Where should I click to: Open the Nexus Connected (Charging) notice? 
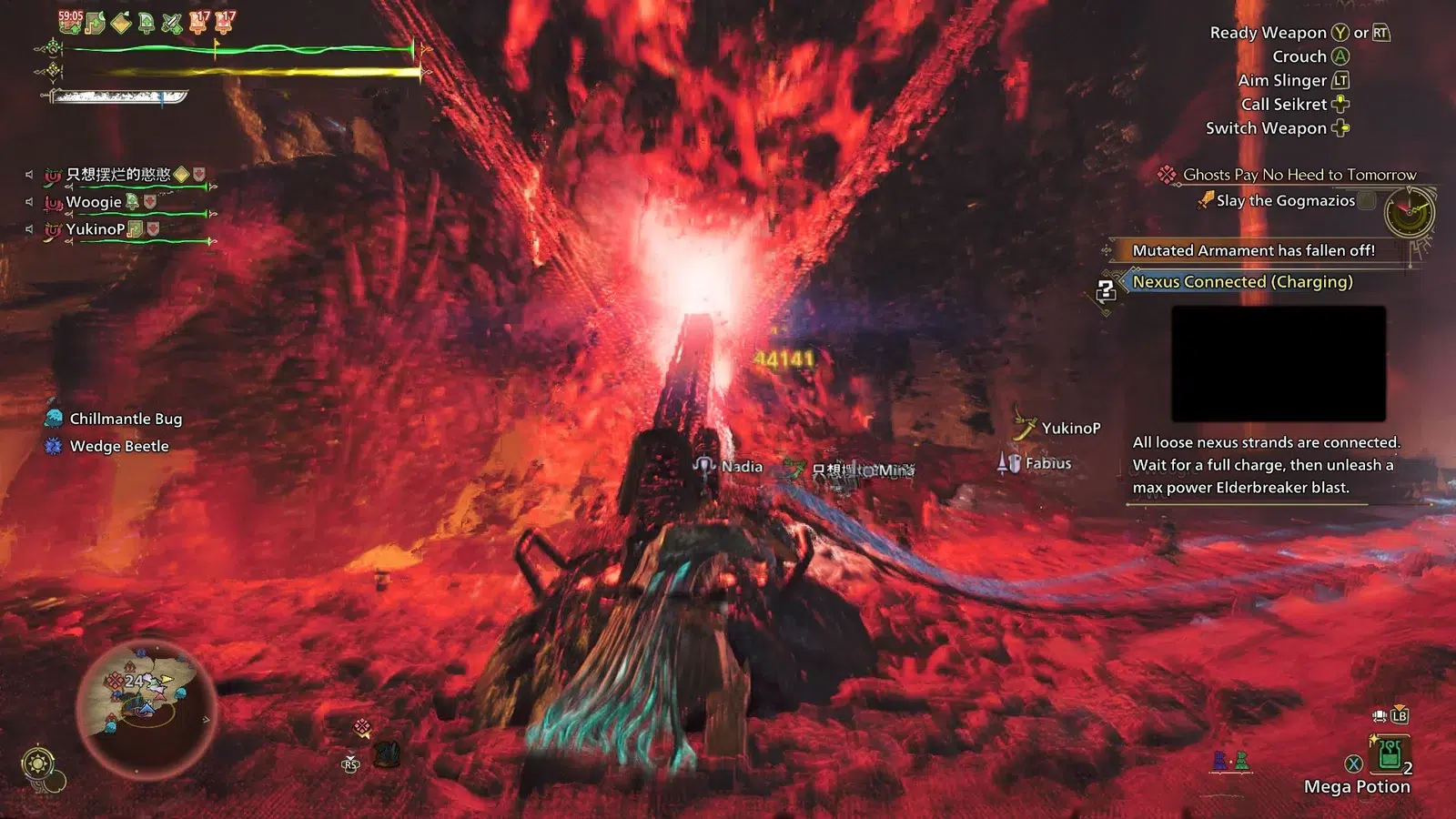(x=1242, y=282)
